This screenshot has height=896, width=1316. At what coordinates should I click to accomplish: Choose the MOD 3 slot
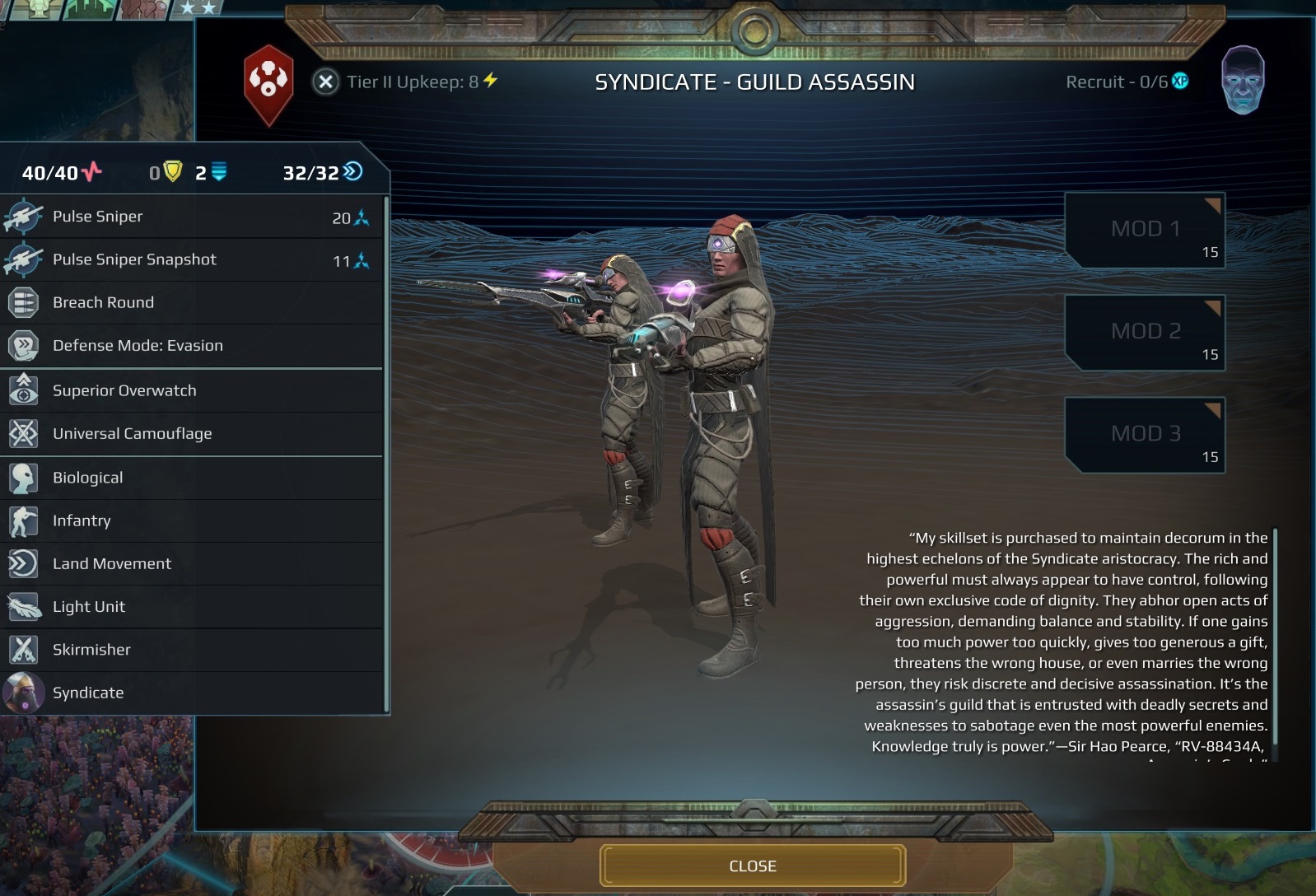1145,435
